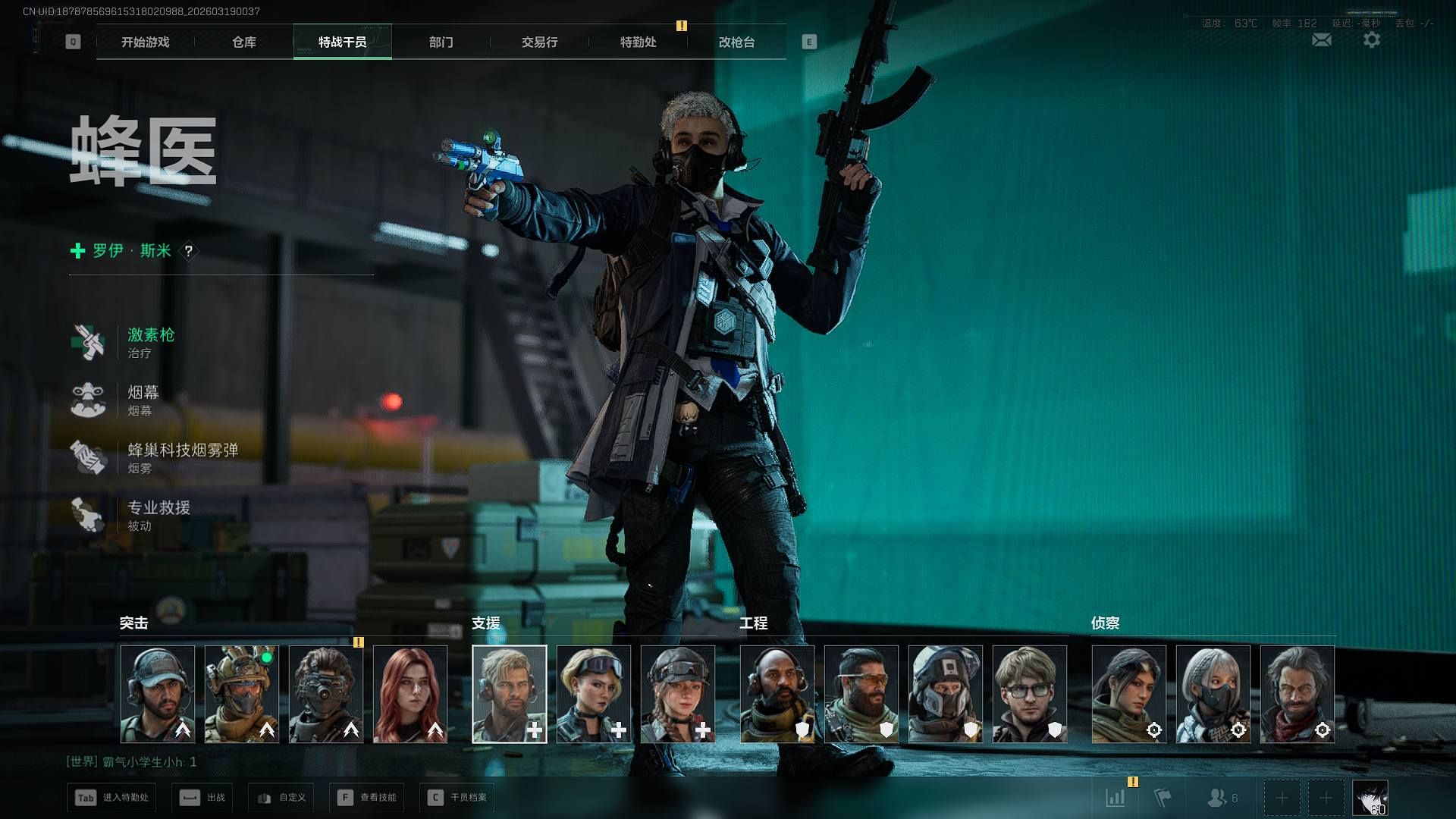Switch to the 改枪台 tab
Screen dimensions: 1456x819
pyautogui.click(x=736, y=42)
